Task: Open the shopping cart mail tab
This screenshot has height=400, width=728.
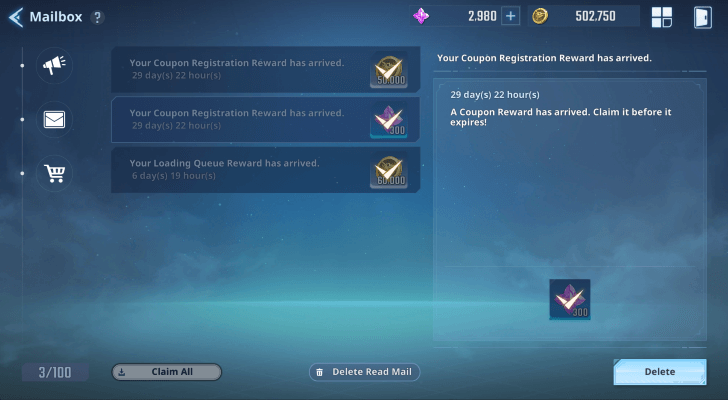Action: point(54,173)
